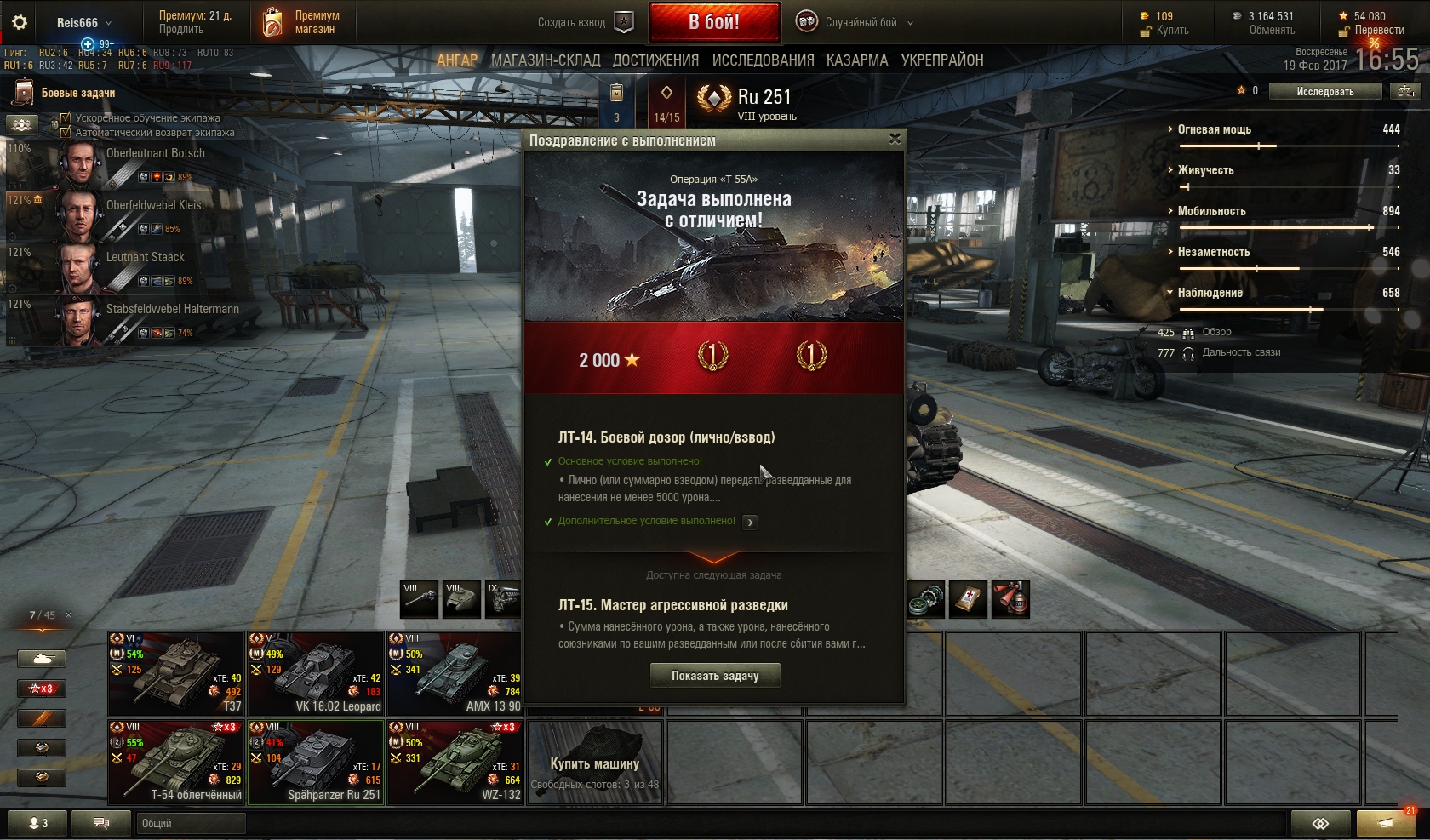
Task: Select the T-54 облегчённый tank
Action: point(176,762)
